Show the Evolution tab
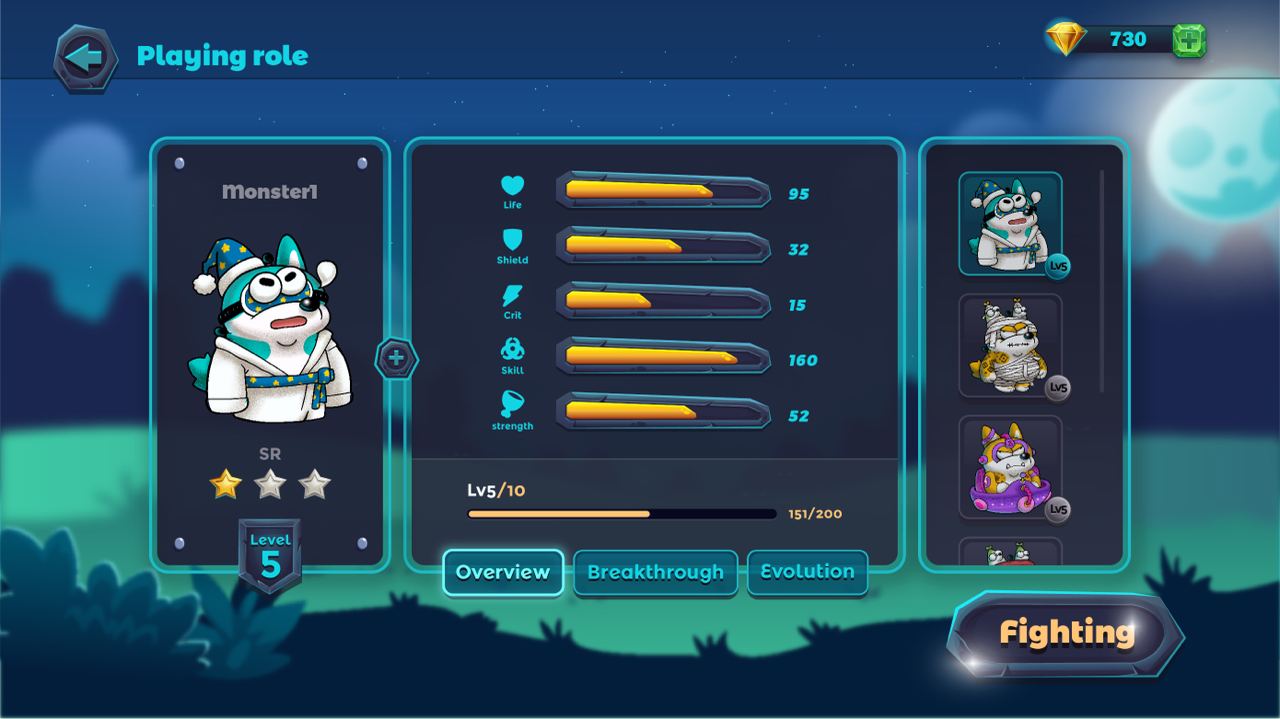Screen dimensions: 1280x719 click(807, 572)
